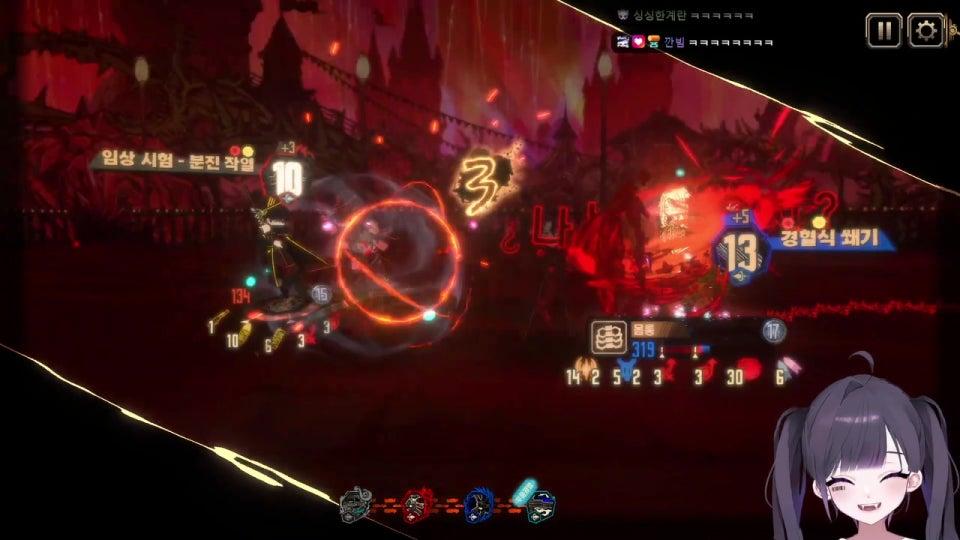
Task: Select the red skill icon in the bottom chain
Action: click(x=417, y=506)
